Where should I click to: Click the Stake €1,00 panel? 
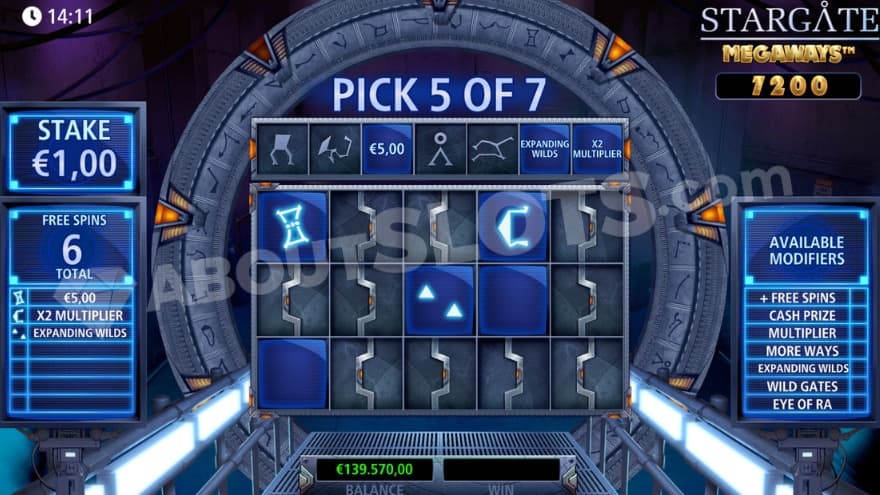(x=73, y=149)
